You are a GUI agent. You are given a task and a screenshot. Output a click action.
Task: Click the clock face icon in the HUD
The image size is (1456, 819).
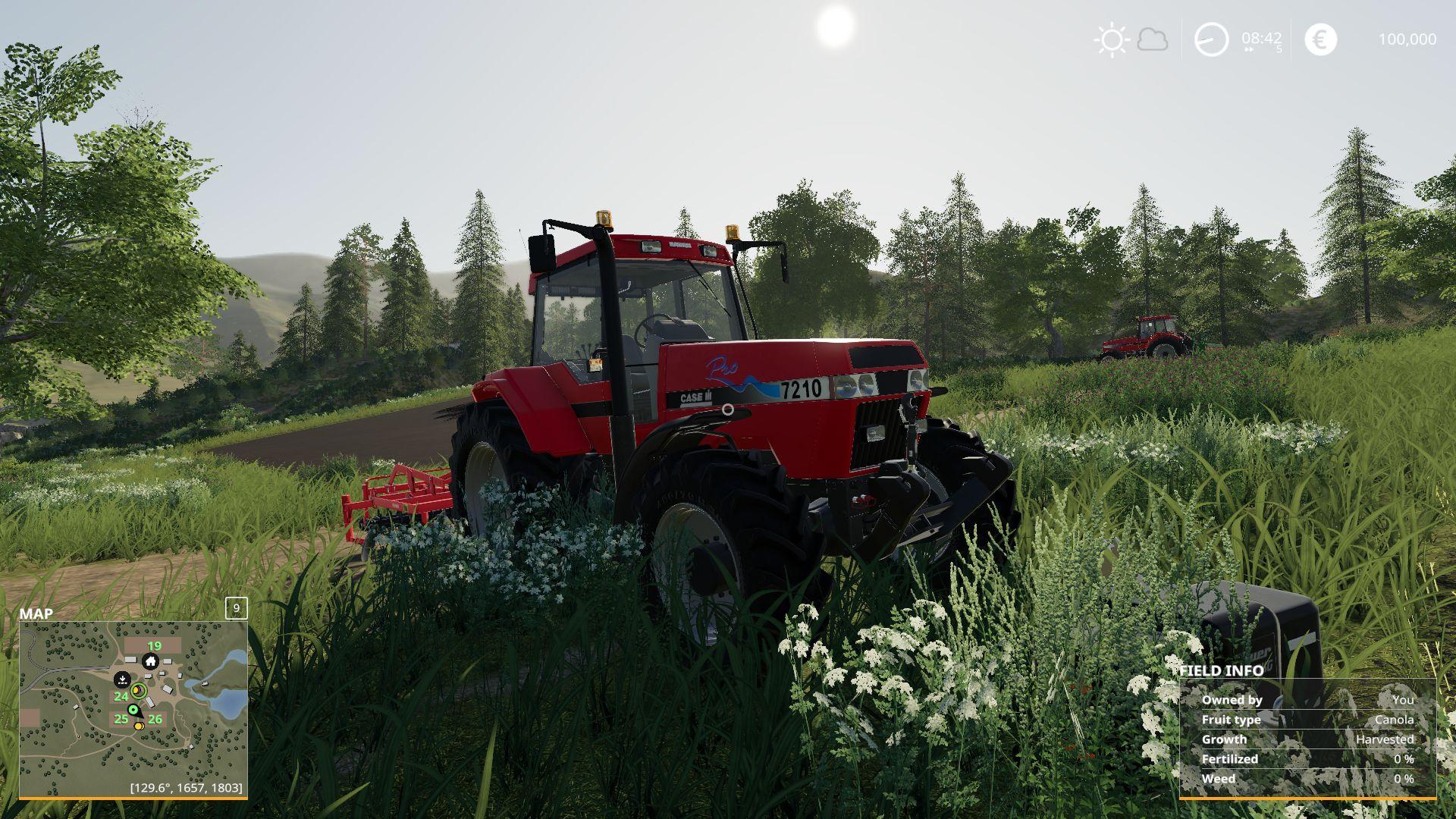(x=1211, y=39)
